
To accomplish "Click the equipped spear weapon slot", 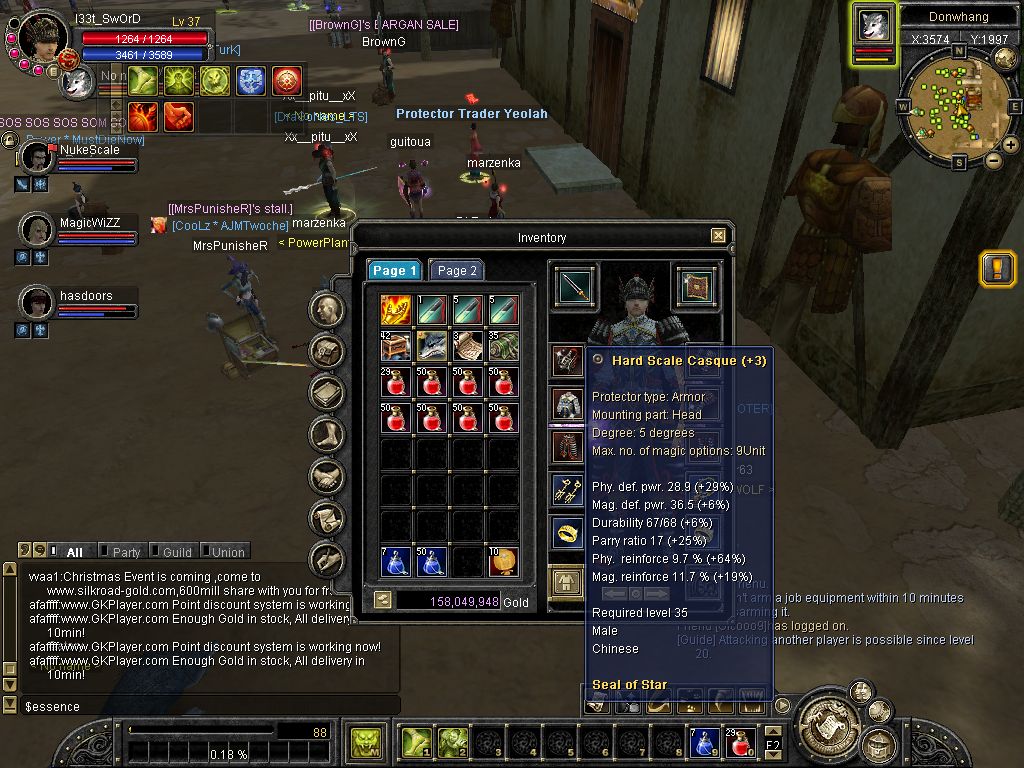I will [x=574, y=288].
